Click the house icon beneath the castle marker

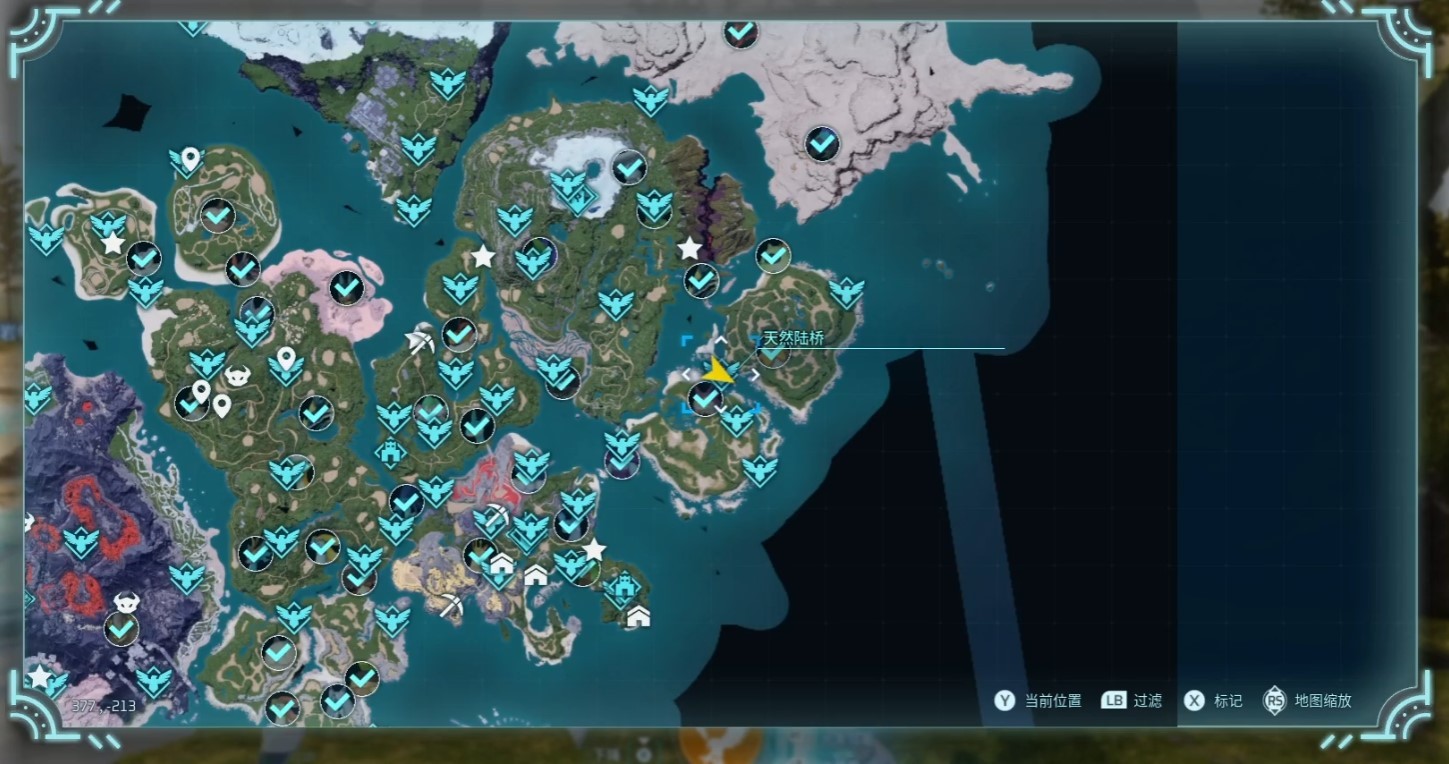(638, 616)
